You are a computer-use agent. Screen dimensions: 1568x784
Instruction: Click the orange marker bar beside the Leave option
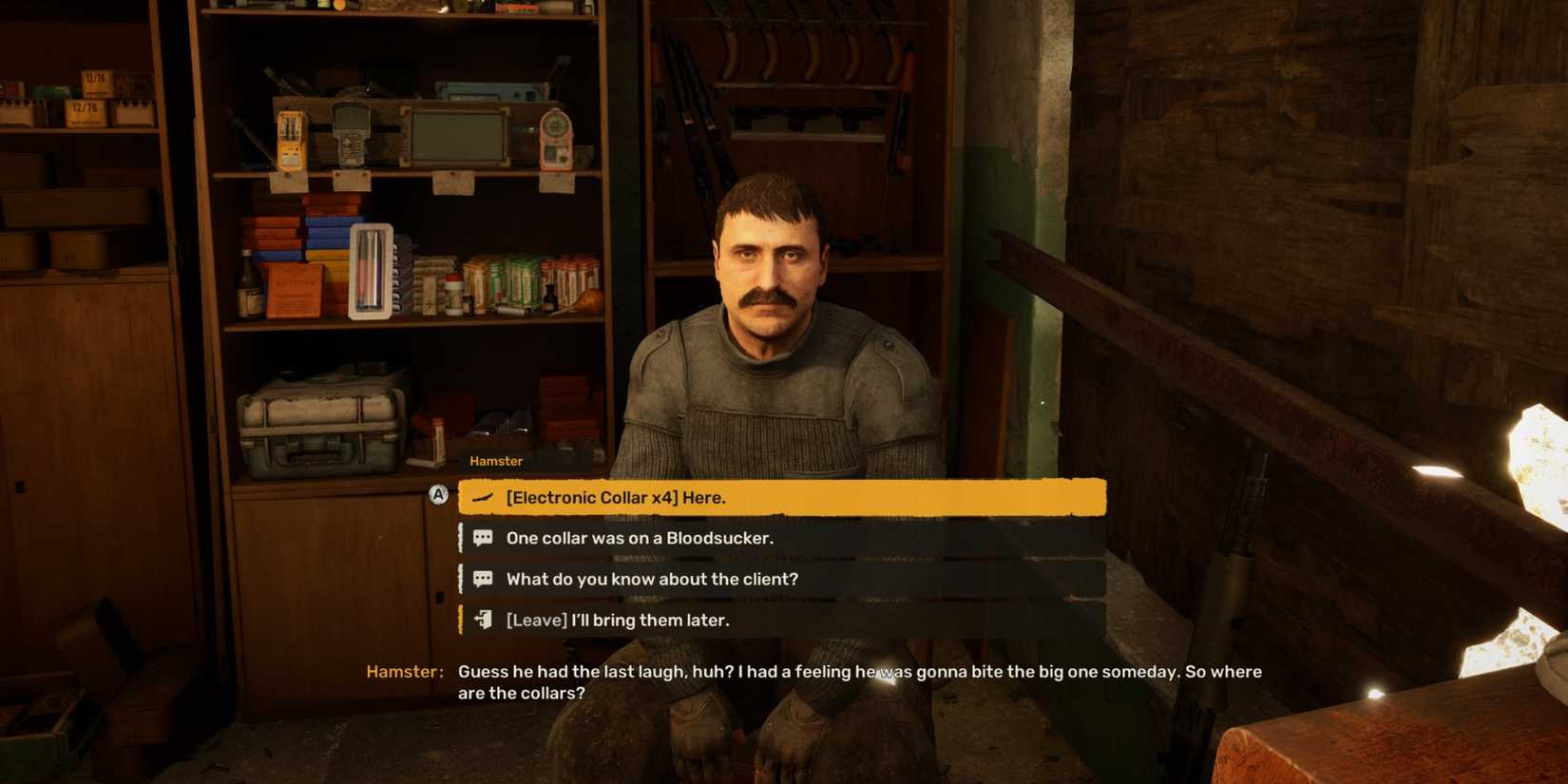463,620
